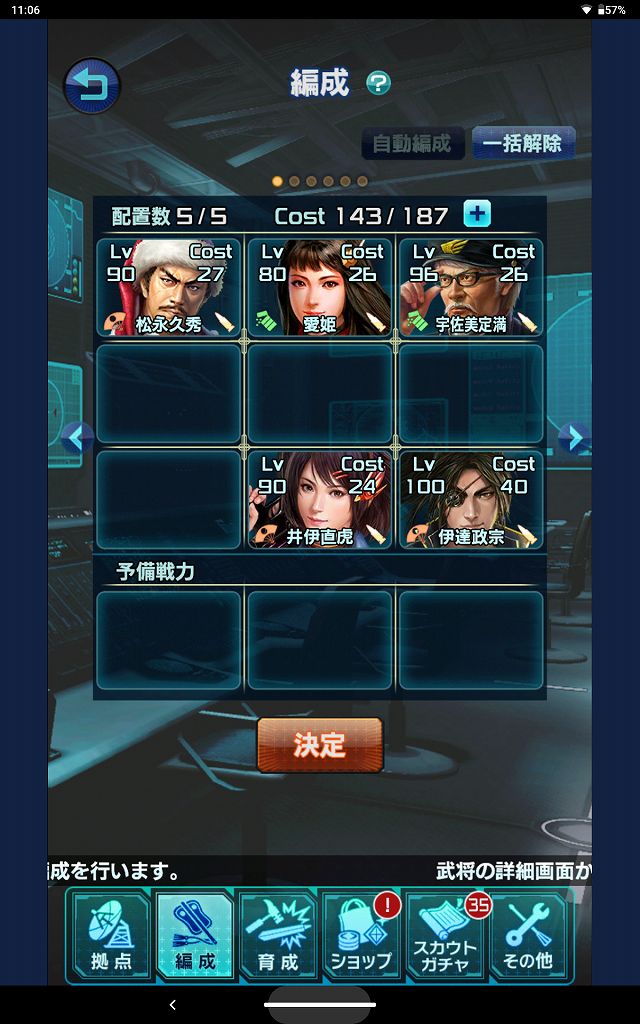Open the その他 other menu
640x1024 pixels.
530,936
